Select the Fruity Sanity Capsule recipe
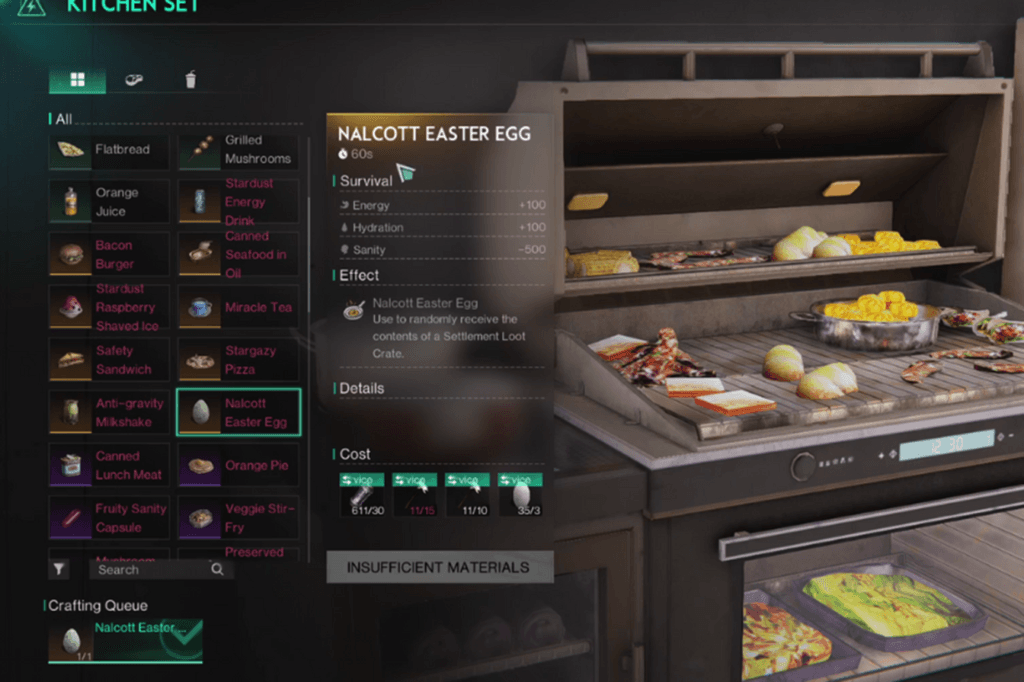 click(x=109, y=517)
